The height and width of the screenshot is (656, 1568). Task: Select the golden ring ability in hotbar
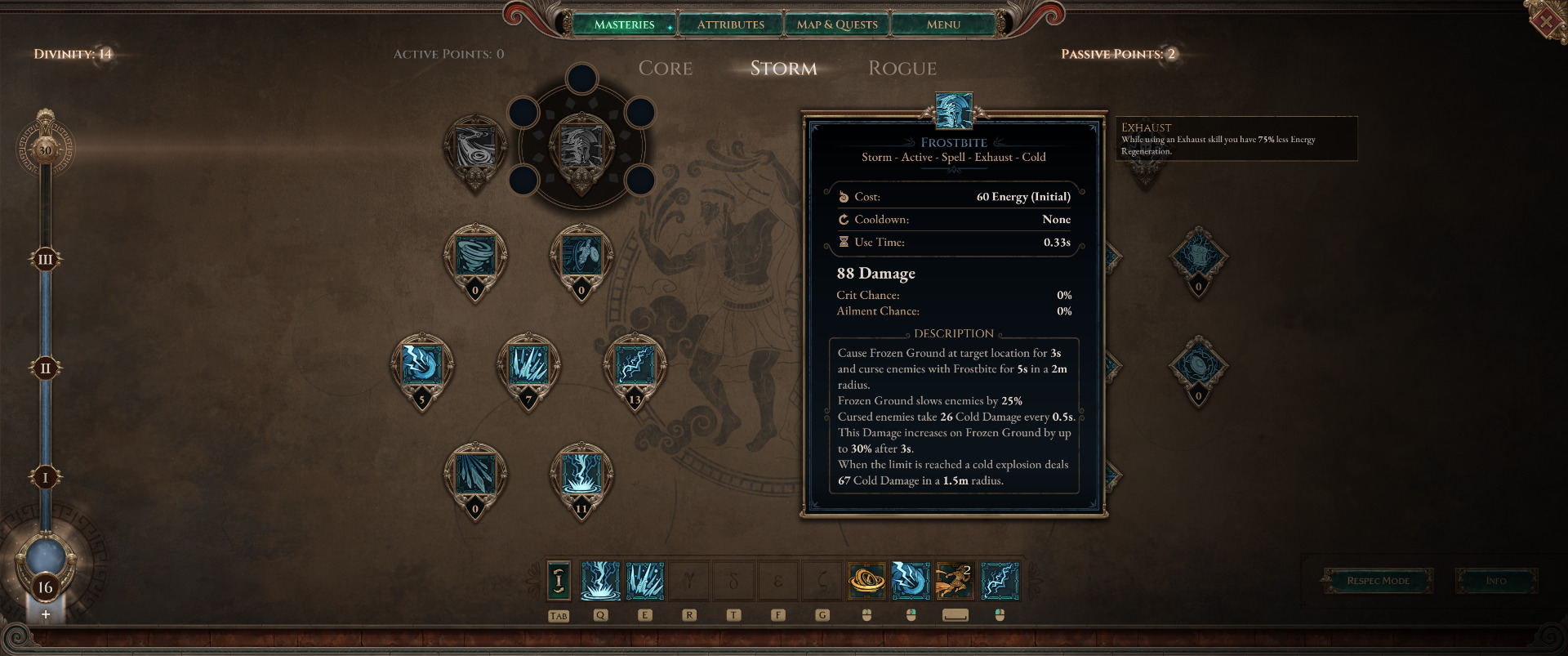point(866,581)
